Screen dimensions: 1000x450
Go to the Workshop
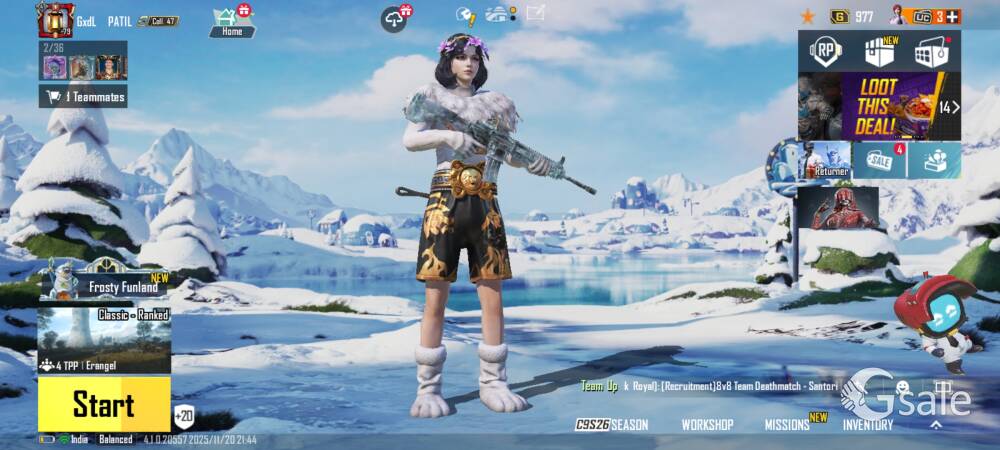coord(707,425)
